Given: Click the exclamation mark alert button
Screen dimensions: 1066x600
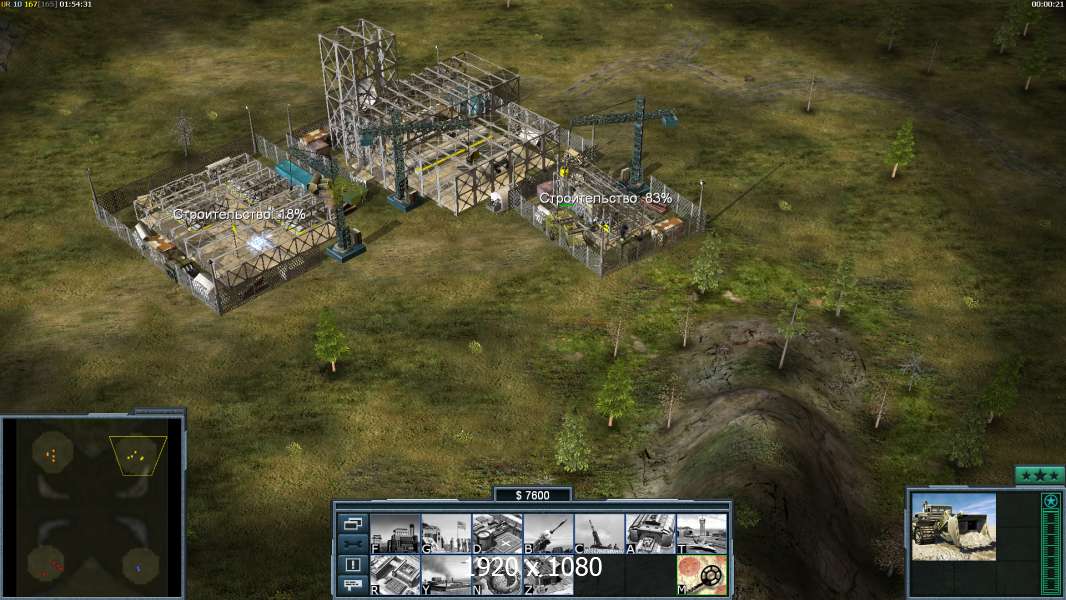Looking at the screenshot, I should pyautogui.click(x=352, y=565).
